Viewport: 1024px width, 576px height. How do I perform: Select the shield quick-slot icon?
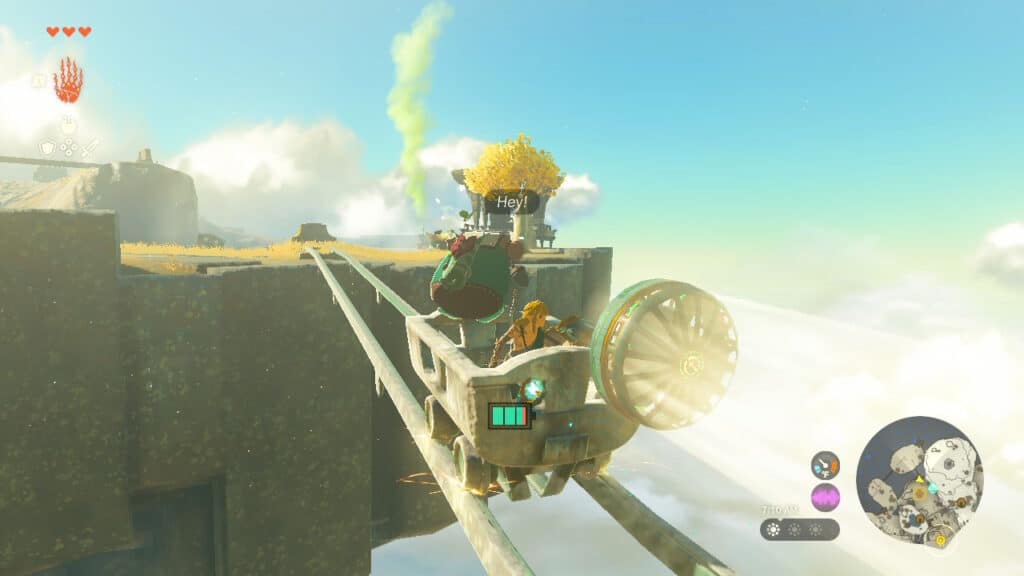[x=46, y=147]
